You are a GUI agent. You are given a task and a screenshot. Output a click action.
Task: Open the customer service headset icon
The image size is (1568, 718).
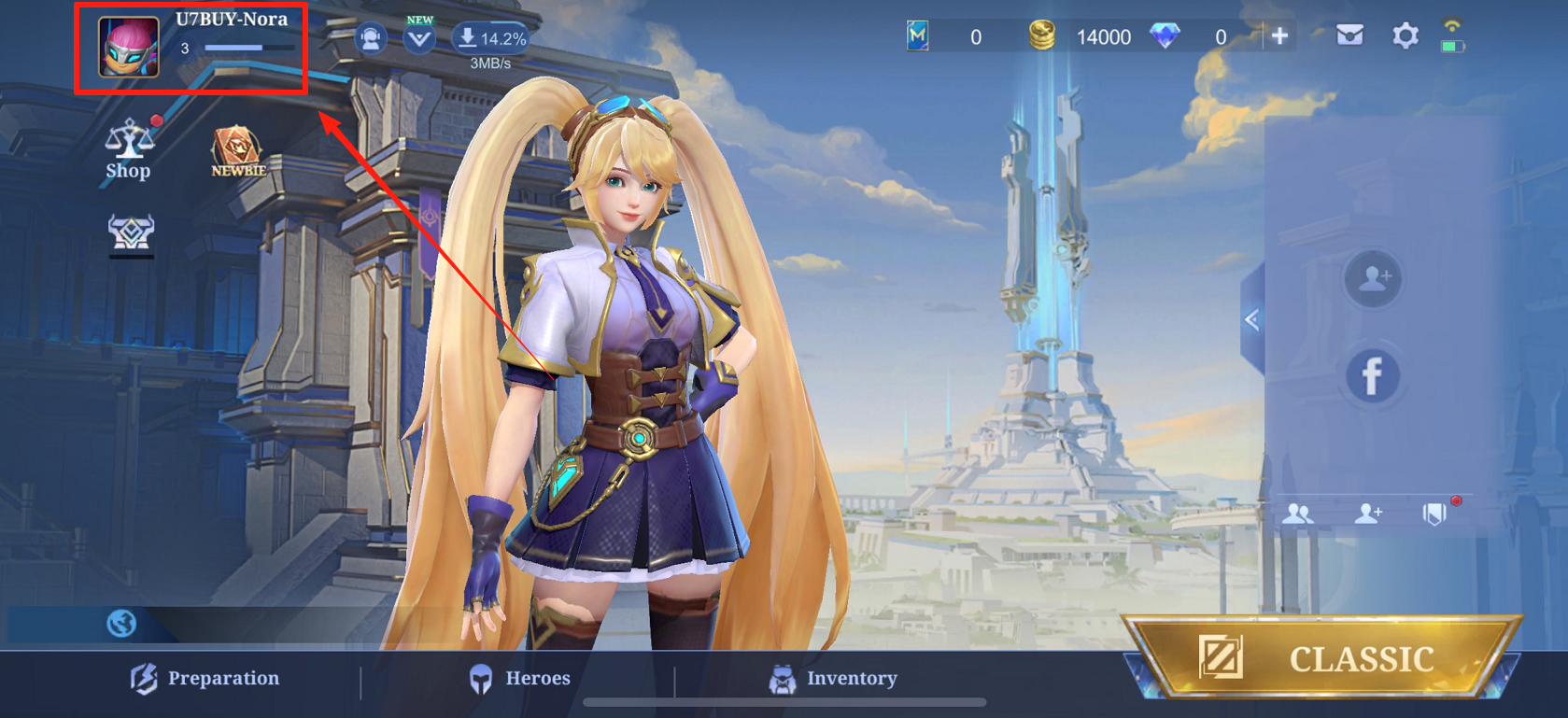pyautogui.click(x=371, y=39)
